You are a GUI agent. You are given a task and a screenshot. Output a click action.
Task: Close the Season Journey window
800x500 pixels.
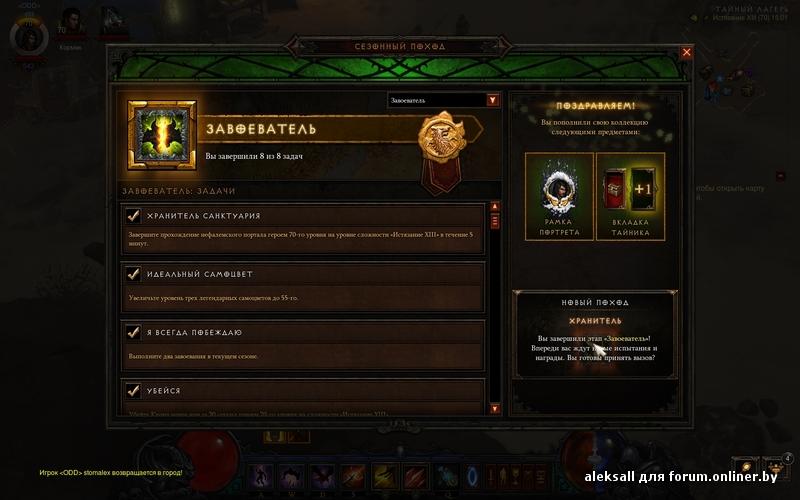pyautogui.click(x=686, y=52)
